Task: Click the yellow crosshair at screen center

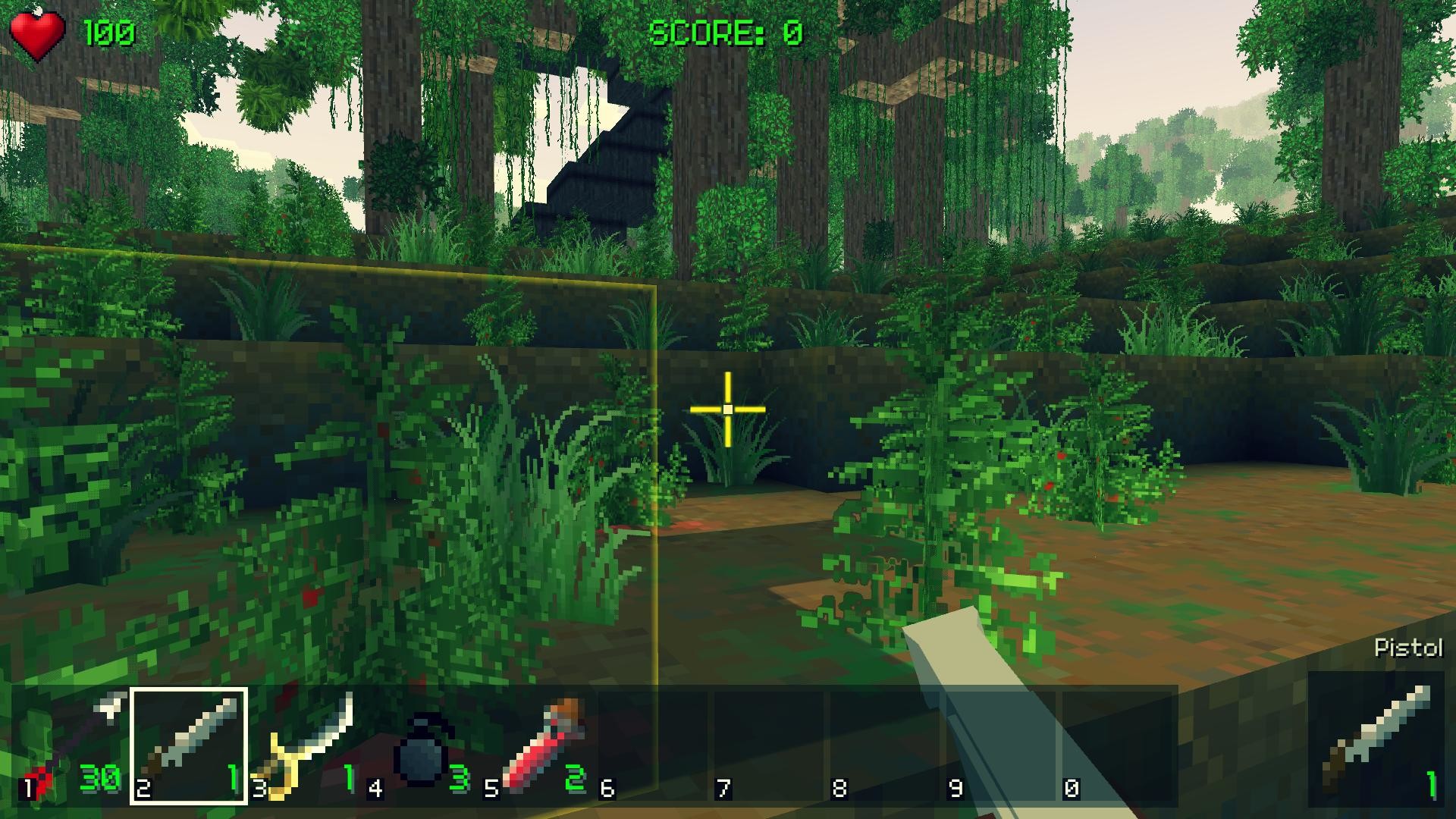Action: tap(726, 408)
